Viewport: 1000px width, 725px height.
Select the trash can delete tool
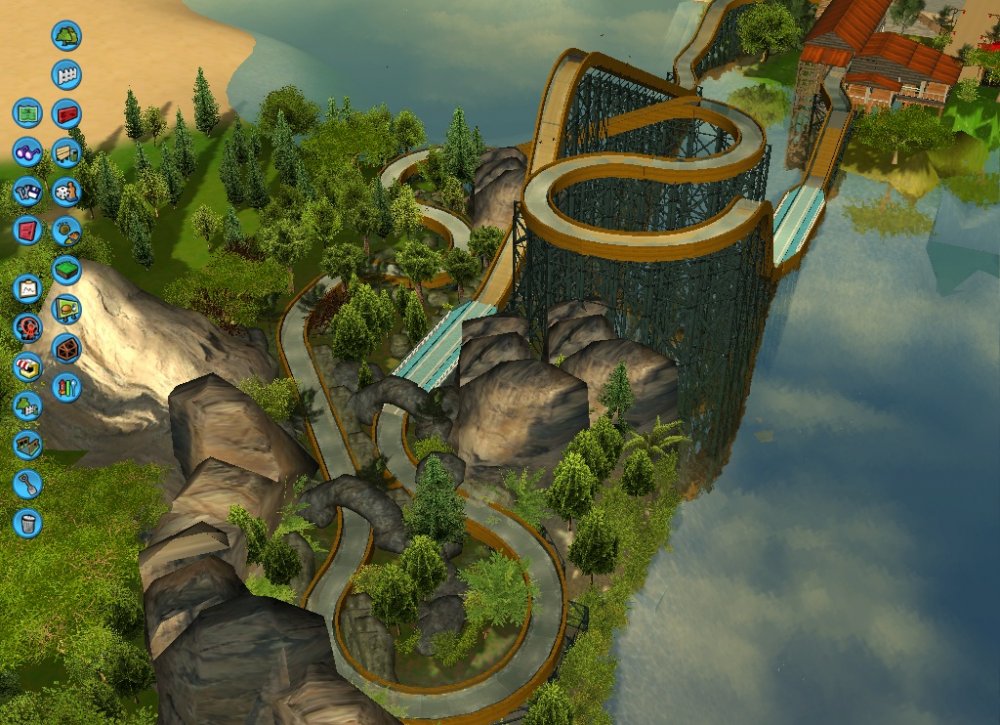(x=28, y=522)
